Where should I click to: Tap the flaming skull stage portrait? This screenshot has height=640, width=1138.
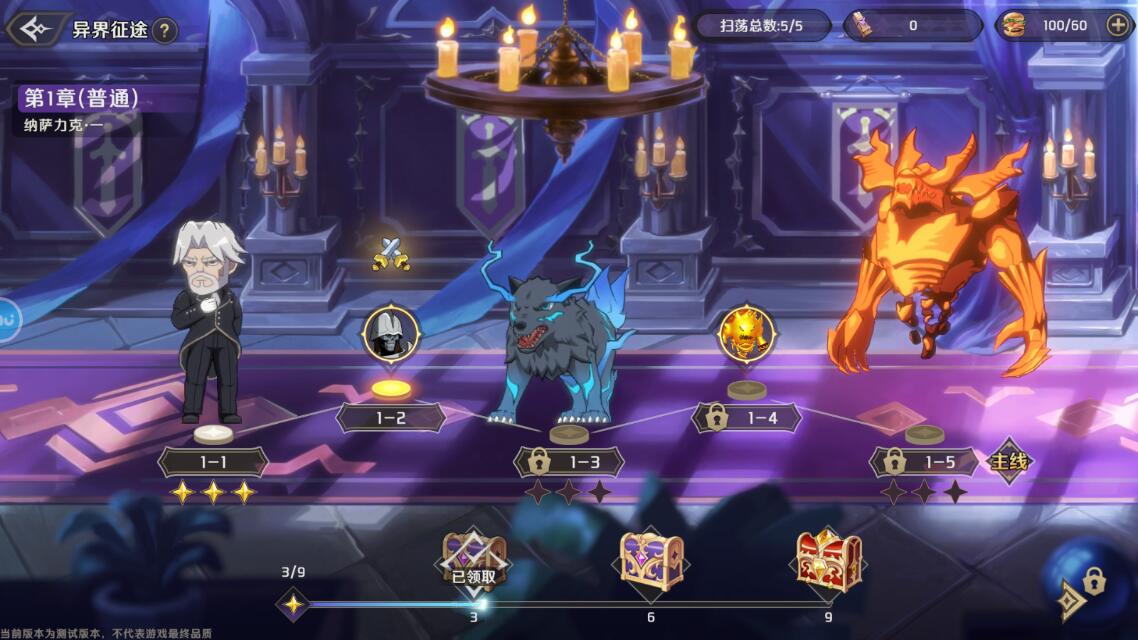(x=747, y=334)
